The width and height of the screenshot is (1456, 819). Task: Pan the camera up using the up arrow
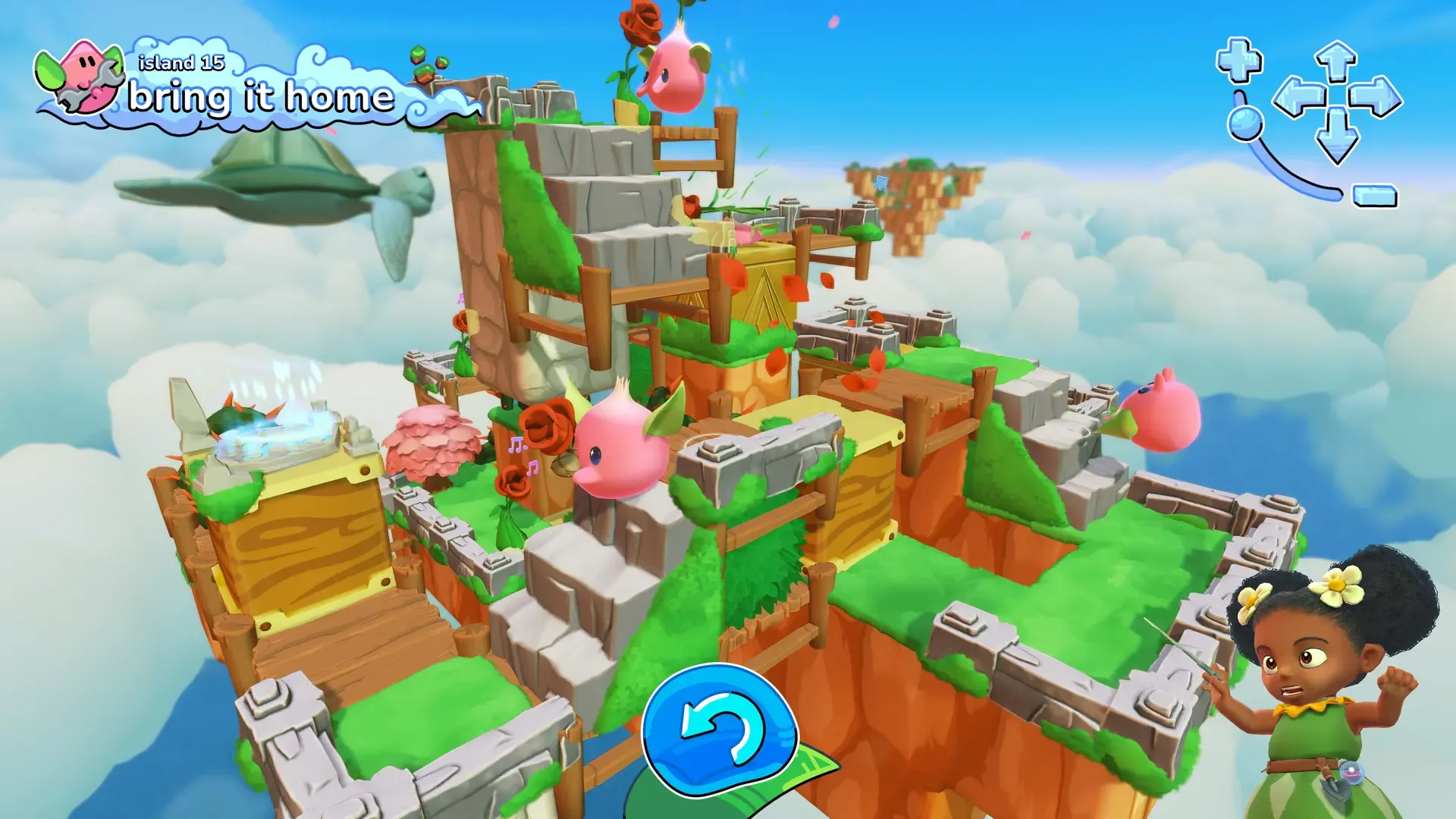pyautogui.click(x=1335, y=59)
